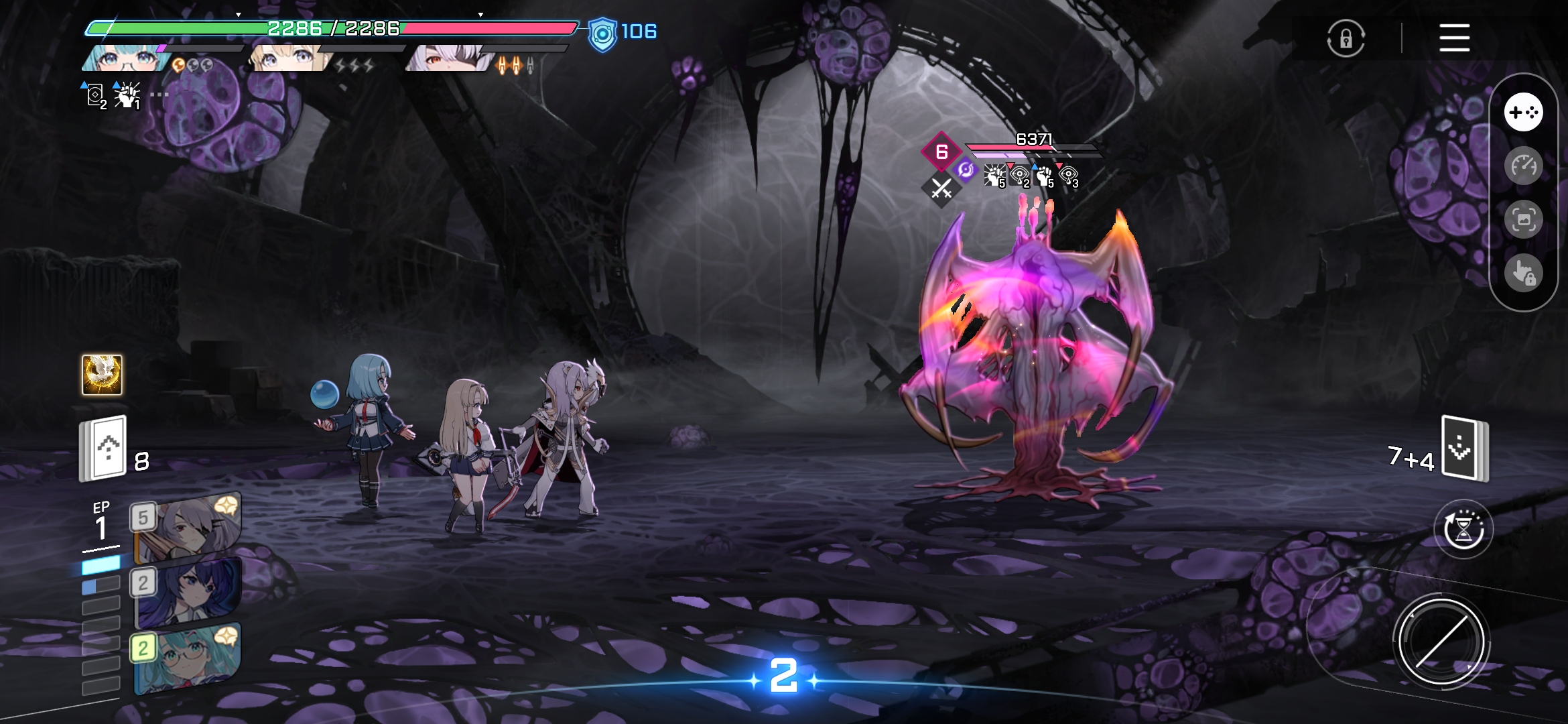Select the blonde girl party portrait
The width and height of the screenshot is (1568, 724).
point(288,59)
